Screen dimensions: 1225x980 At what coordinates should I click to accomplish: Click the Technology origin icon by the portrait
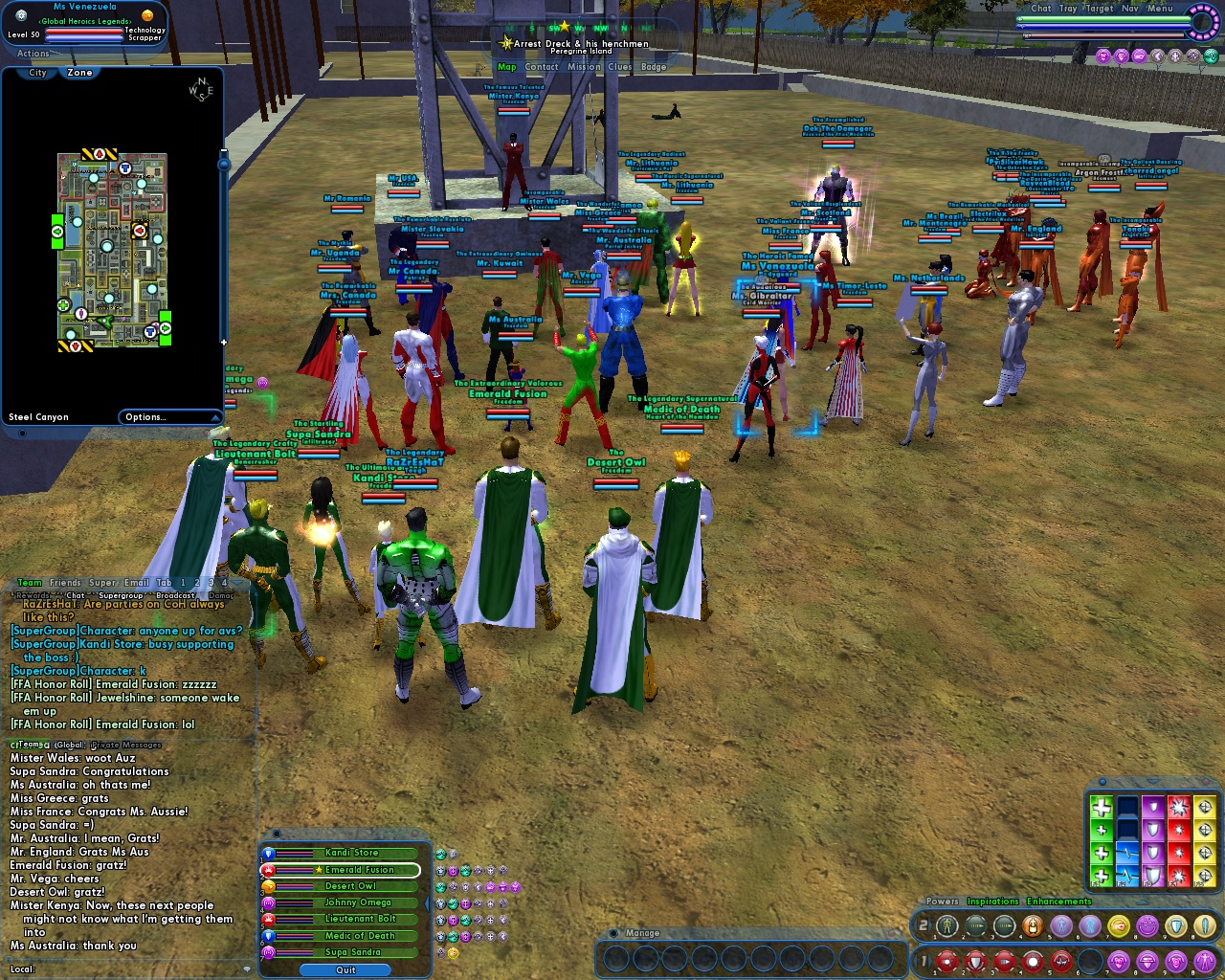pos(147,16)
